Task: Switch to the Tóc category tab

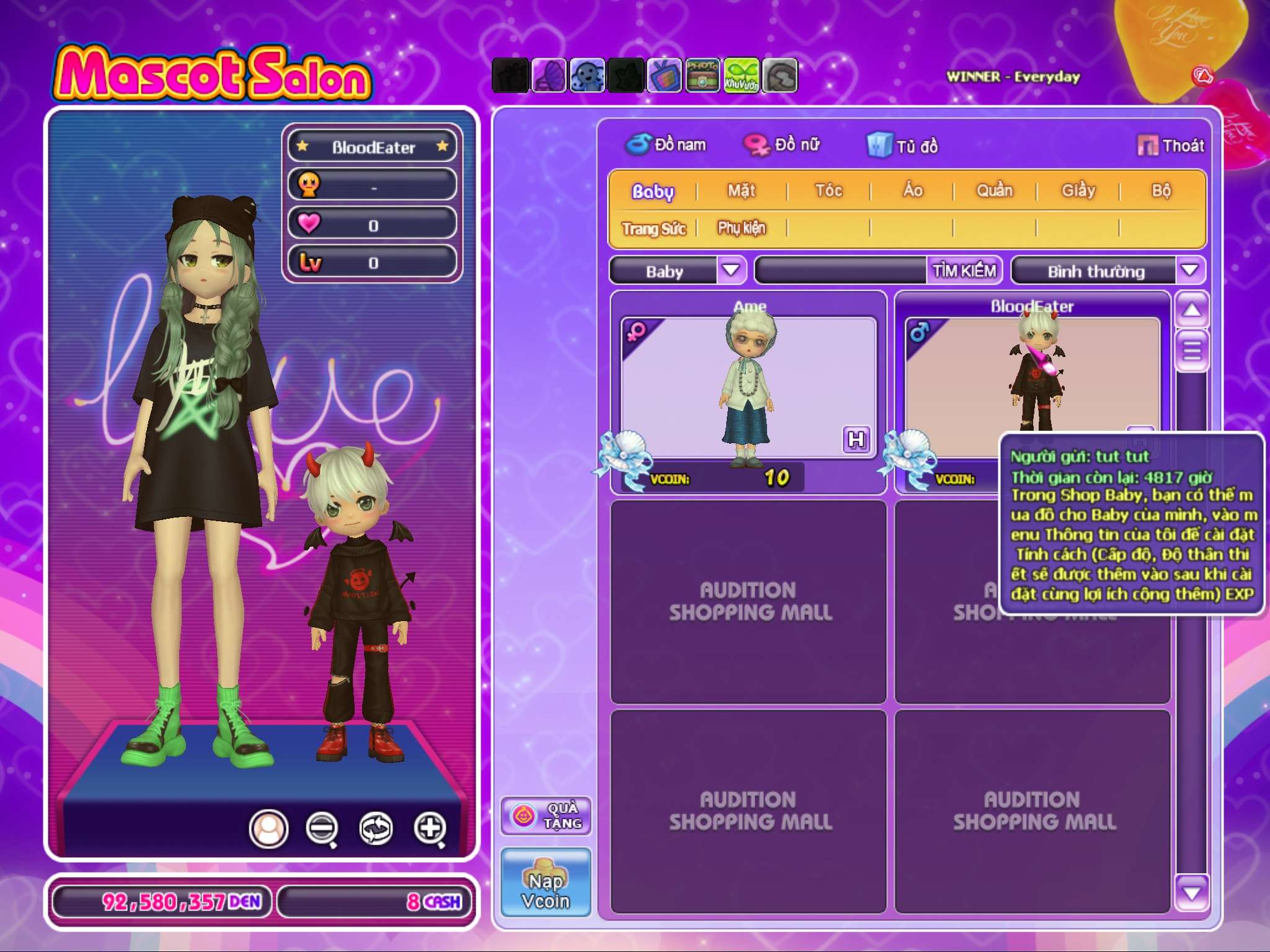Action: point(828,191)
